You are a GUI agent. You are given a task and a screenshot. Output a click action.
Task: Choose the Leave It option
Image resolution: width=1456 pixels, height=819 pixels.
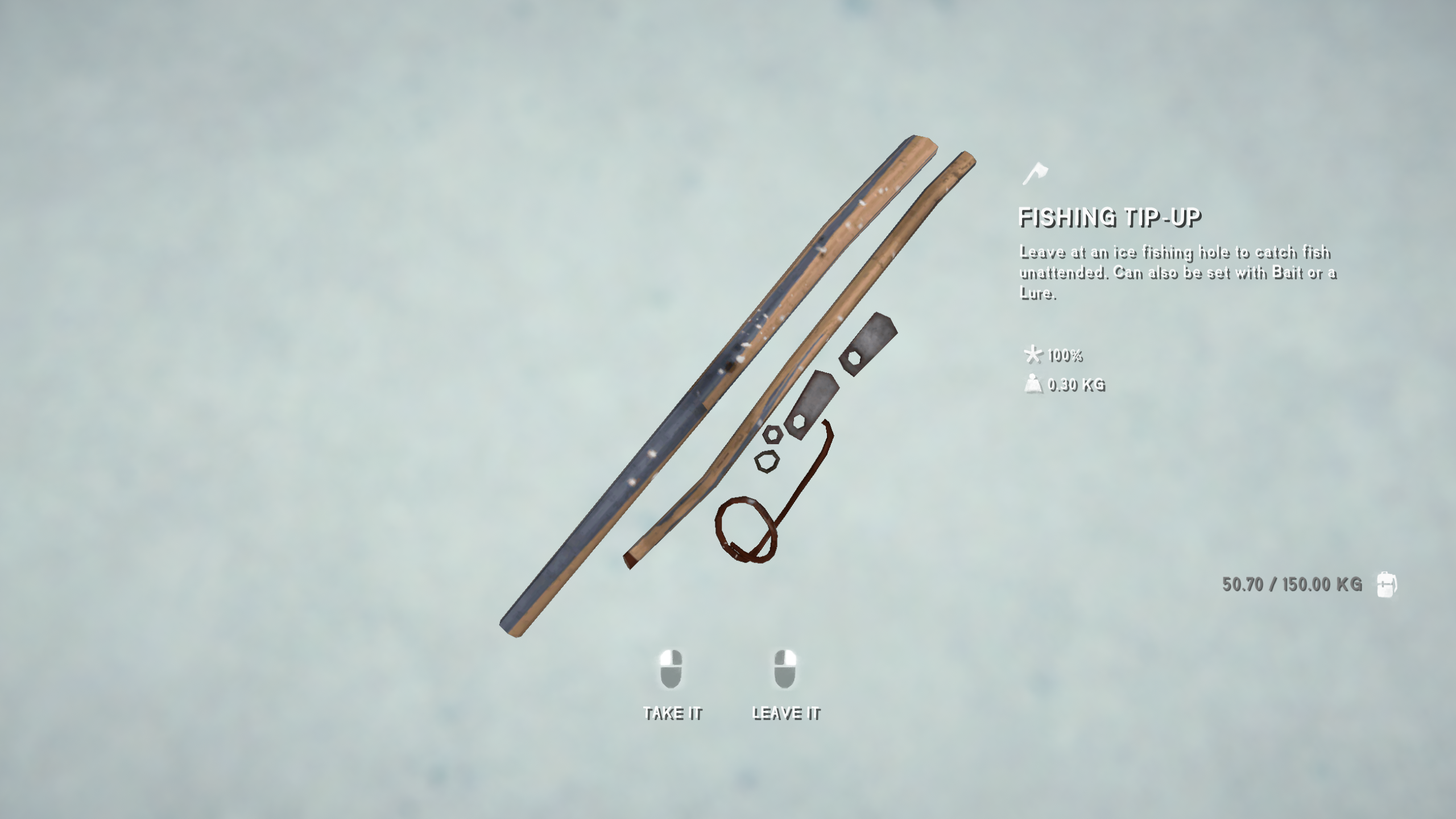(785, 685)
